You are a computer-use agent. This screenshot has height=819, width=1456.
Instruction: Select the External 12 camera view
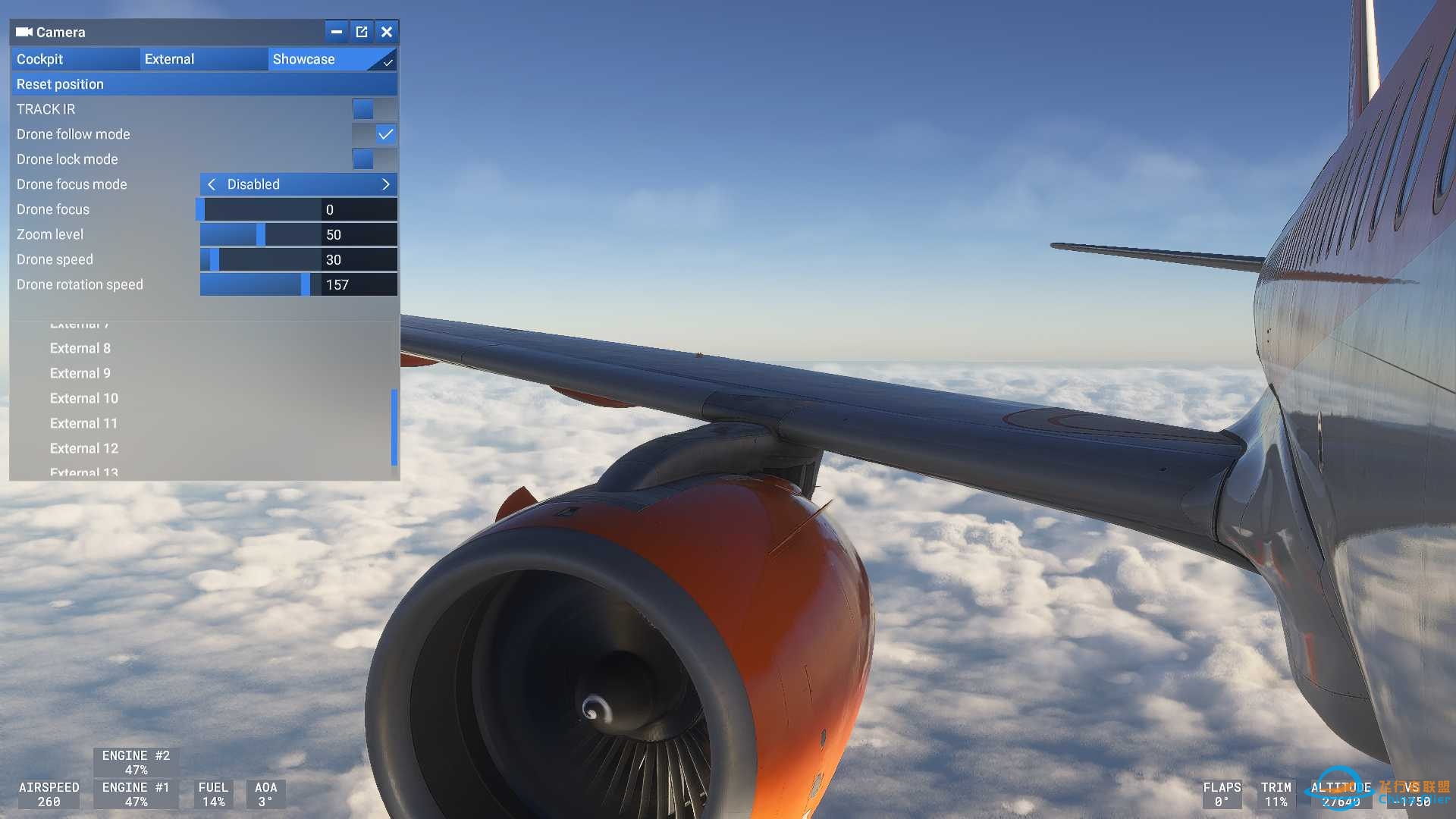pos(84,448)
